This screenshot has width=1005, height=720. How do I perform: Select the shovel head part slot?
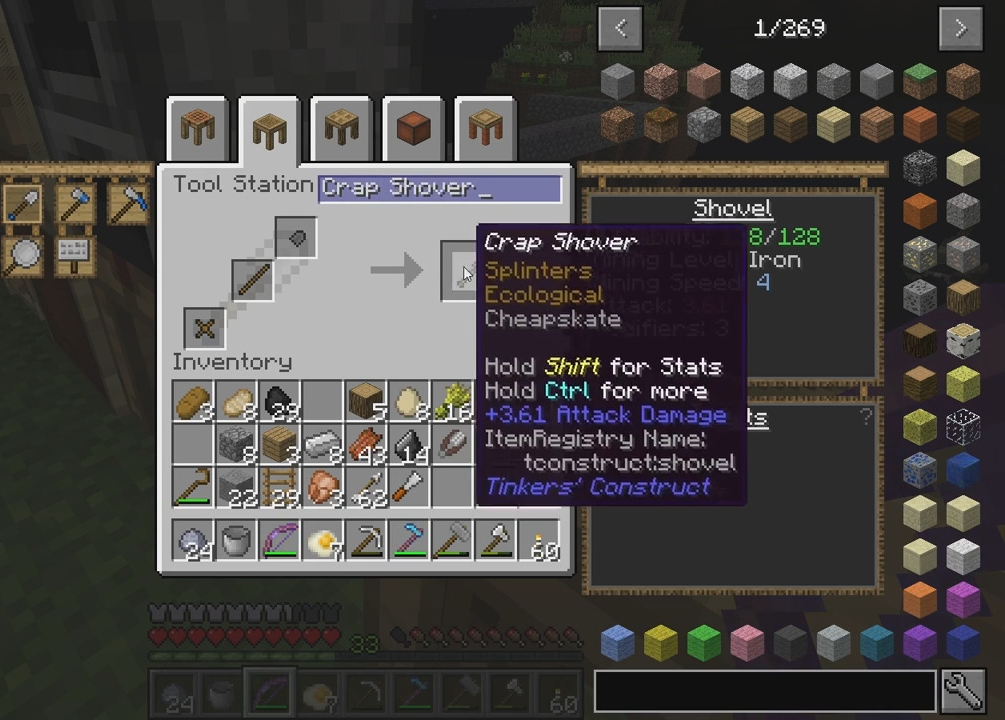[296, 238]
